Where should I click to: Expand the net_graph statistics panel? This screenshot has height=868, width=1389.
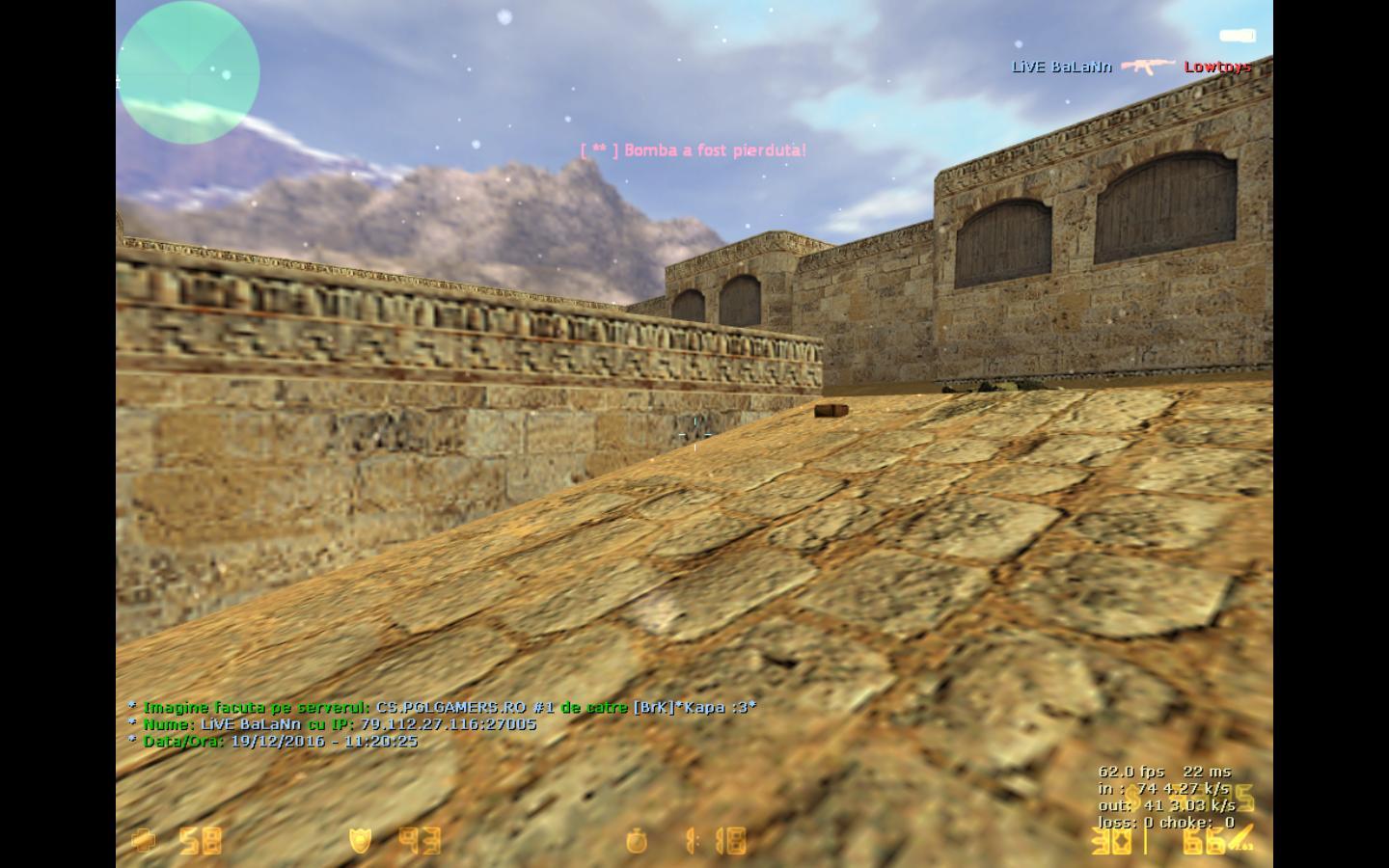tap(1164, 798)
